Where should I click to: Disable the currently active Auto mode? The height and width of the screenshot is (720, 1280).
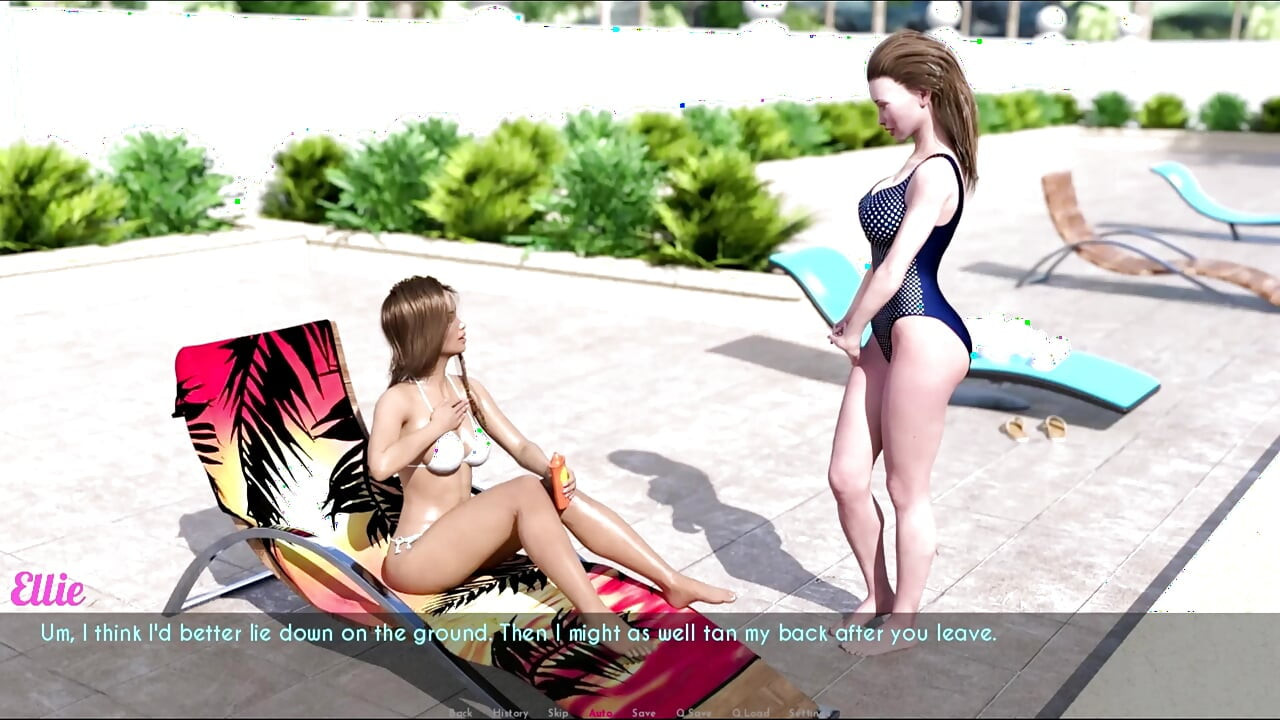point(601,713)
